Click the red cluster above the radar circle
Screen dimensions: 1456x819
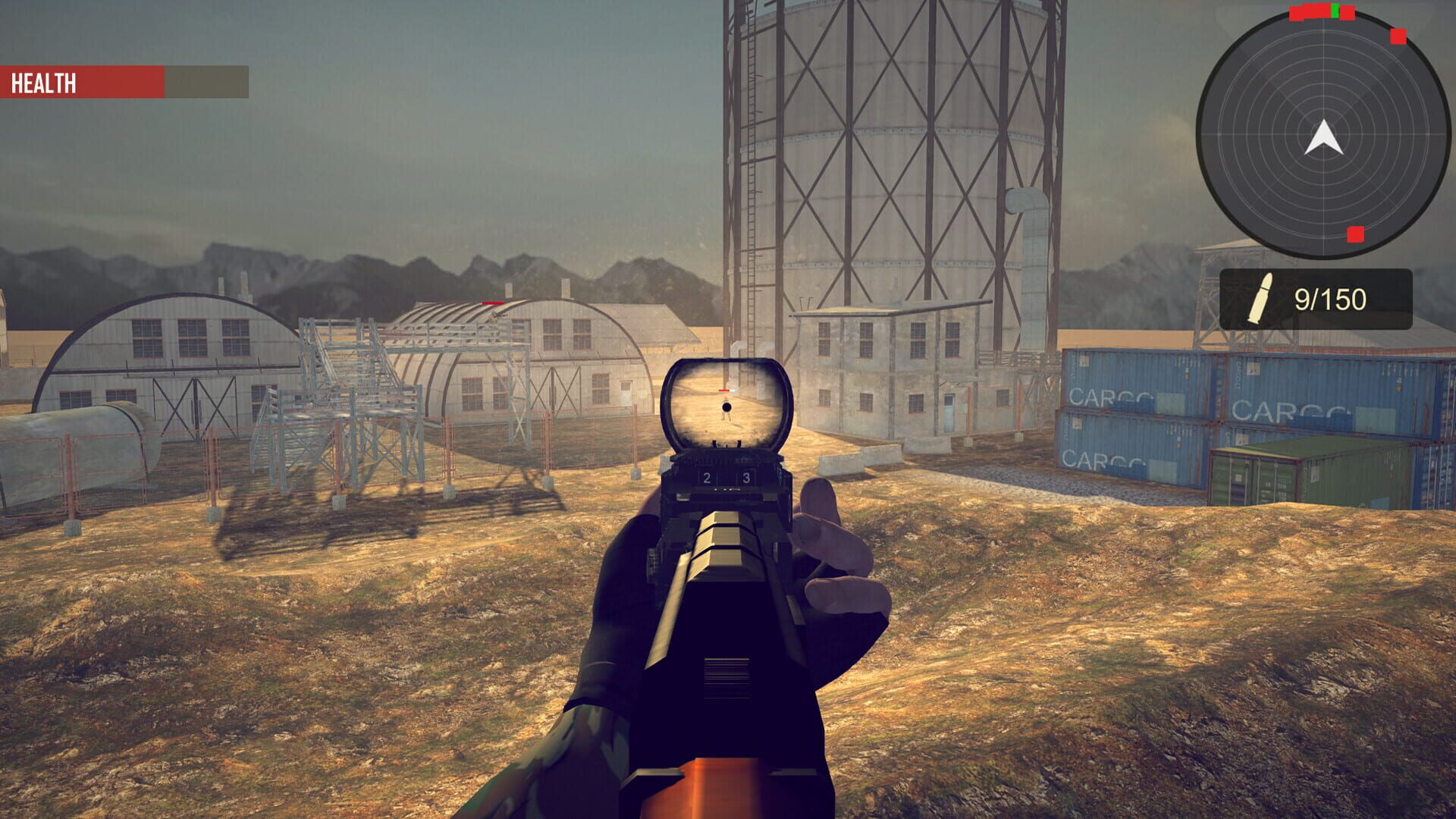pyautogui.click(x=1307, y=11)
